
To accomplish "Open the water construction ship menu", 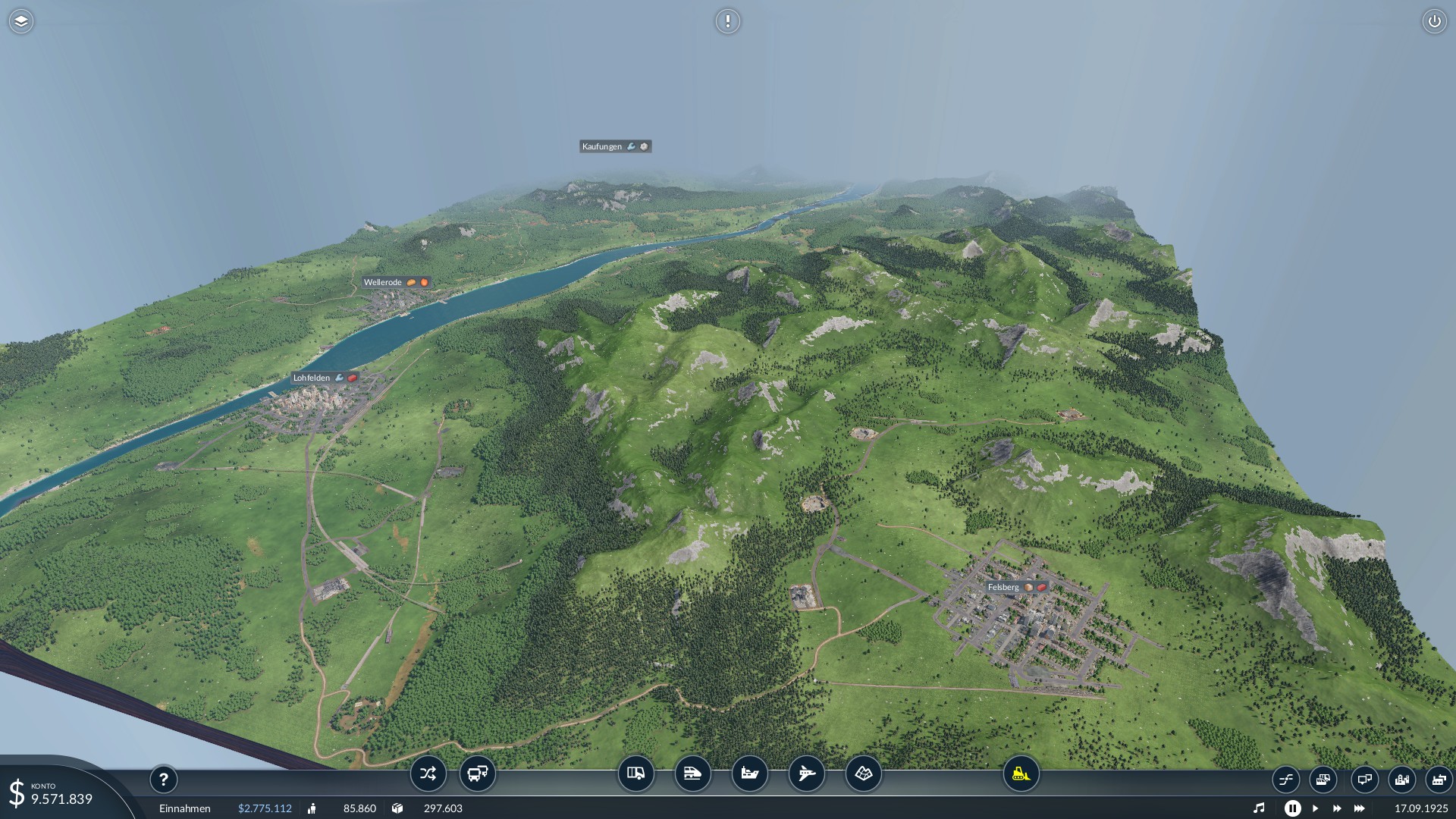I will 749,774.
